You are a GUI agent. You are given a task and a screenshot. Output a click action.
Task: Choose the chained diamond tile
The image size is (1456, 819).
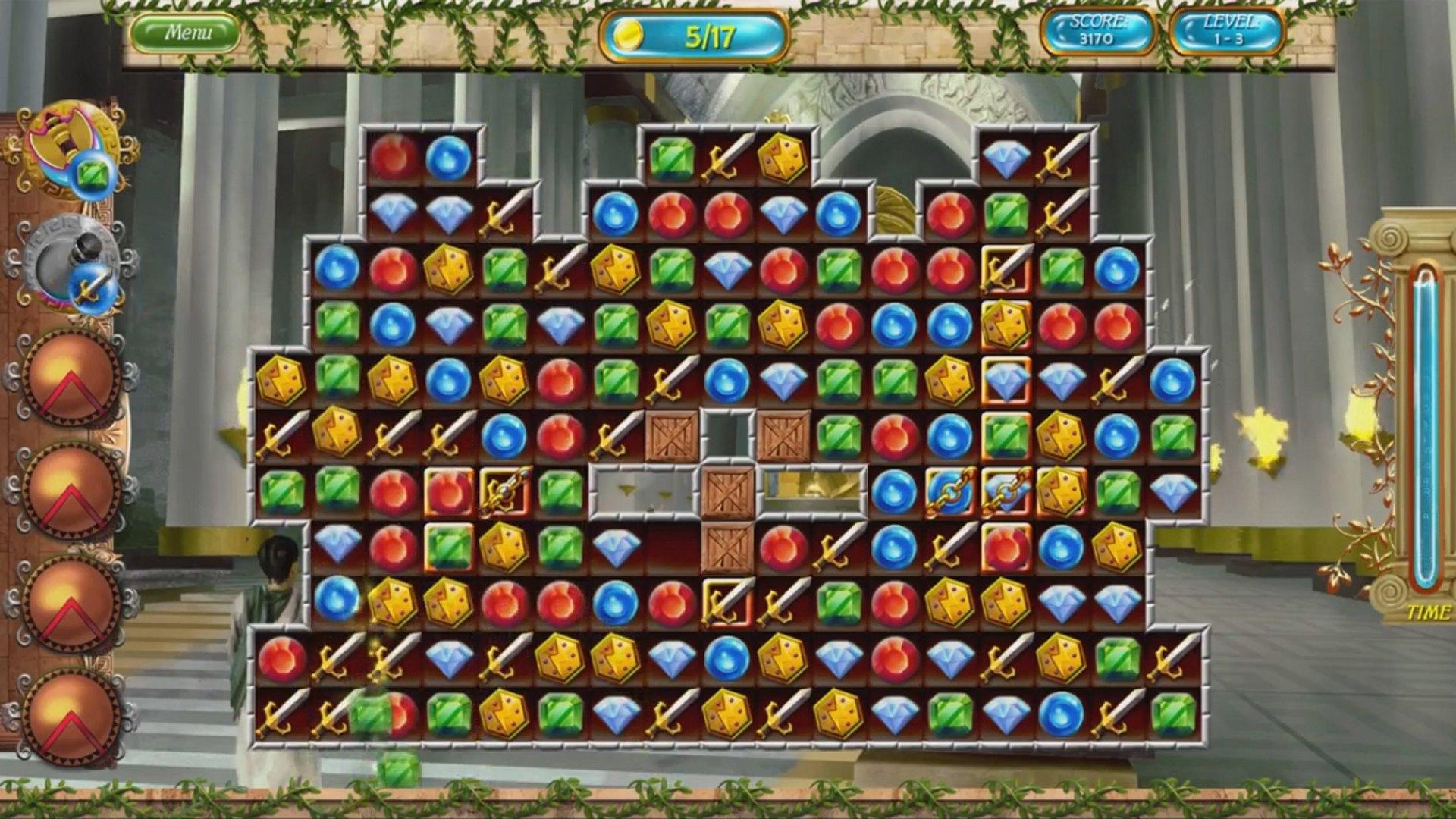click(x=1006, y=491)
